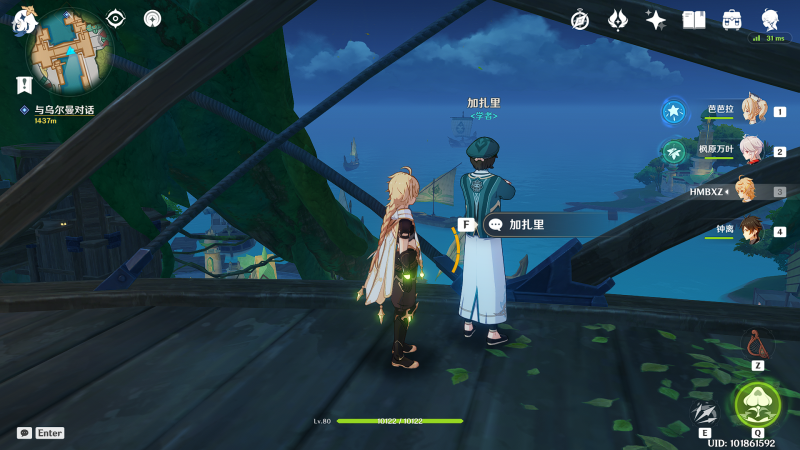The width and height of the screenshot is (800, 450).
Task: Choose the 加扎里 talk option
Action: pyautogui.click(x=527, y=225)
